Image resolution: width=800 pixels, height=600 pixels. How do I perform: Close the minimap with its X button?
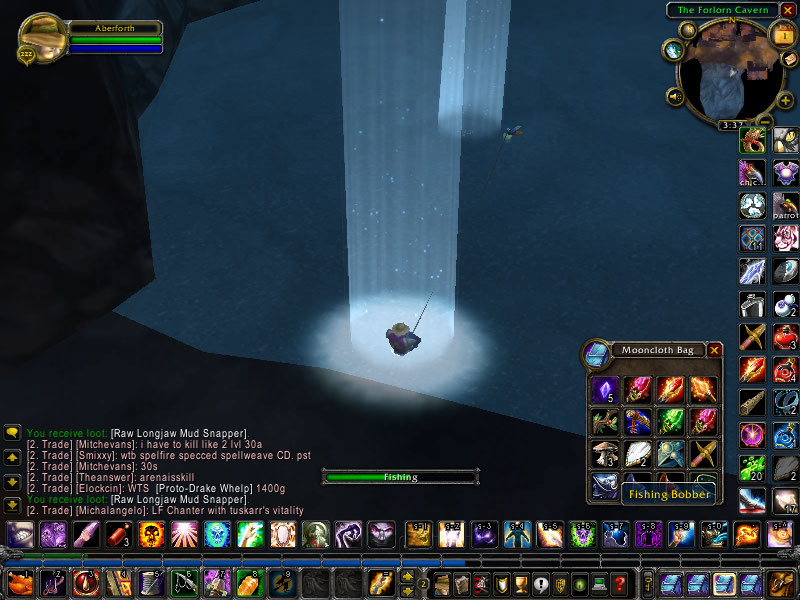pos(787,10)
